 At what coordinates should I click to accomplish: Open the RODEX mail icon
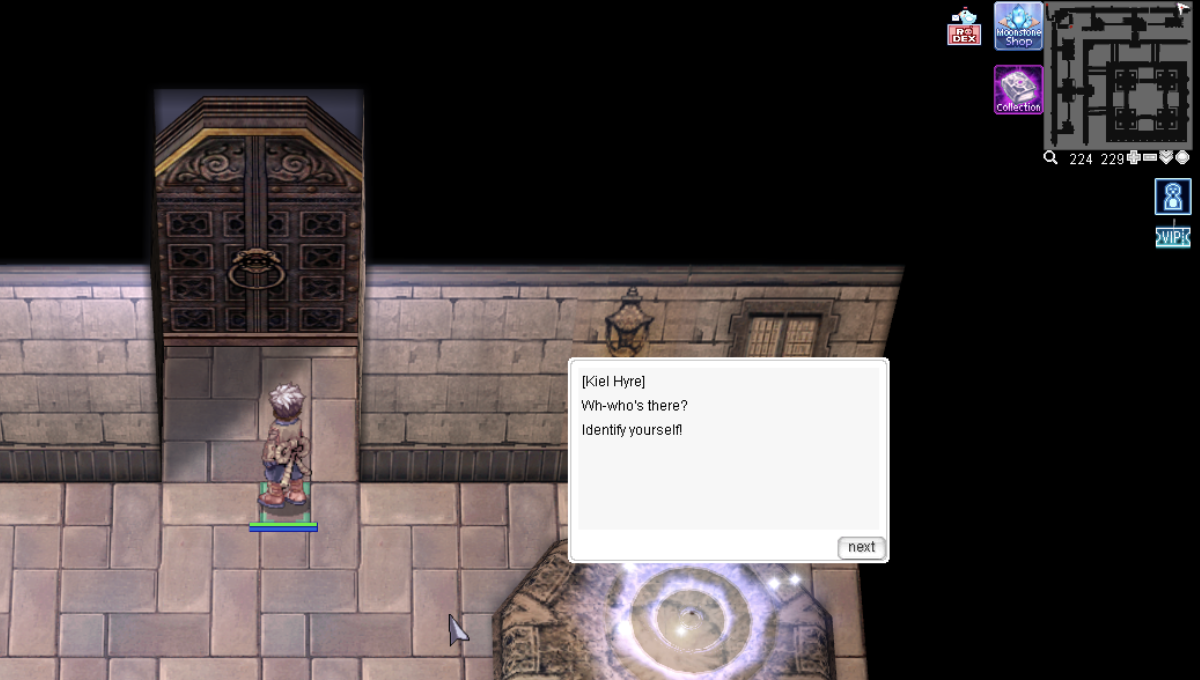coord(964,27)
